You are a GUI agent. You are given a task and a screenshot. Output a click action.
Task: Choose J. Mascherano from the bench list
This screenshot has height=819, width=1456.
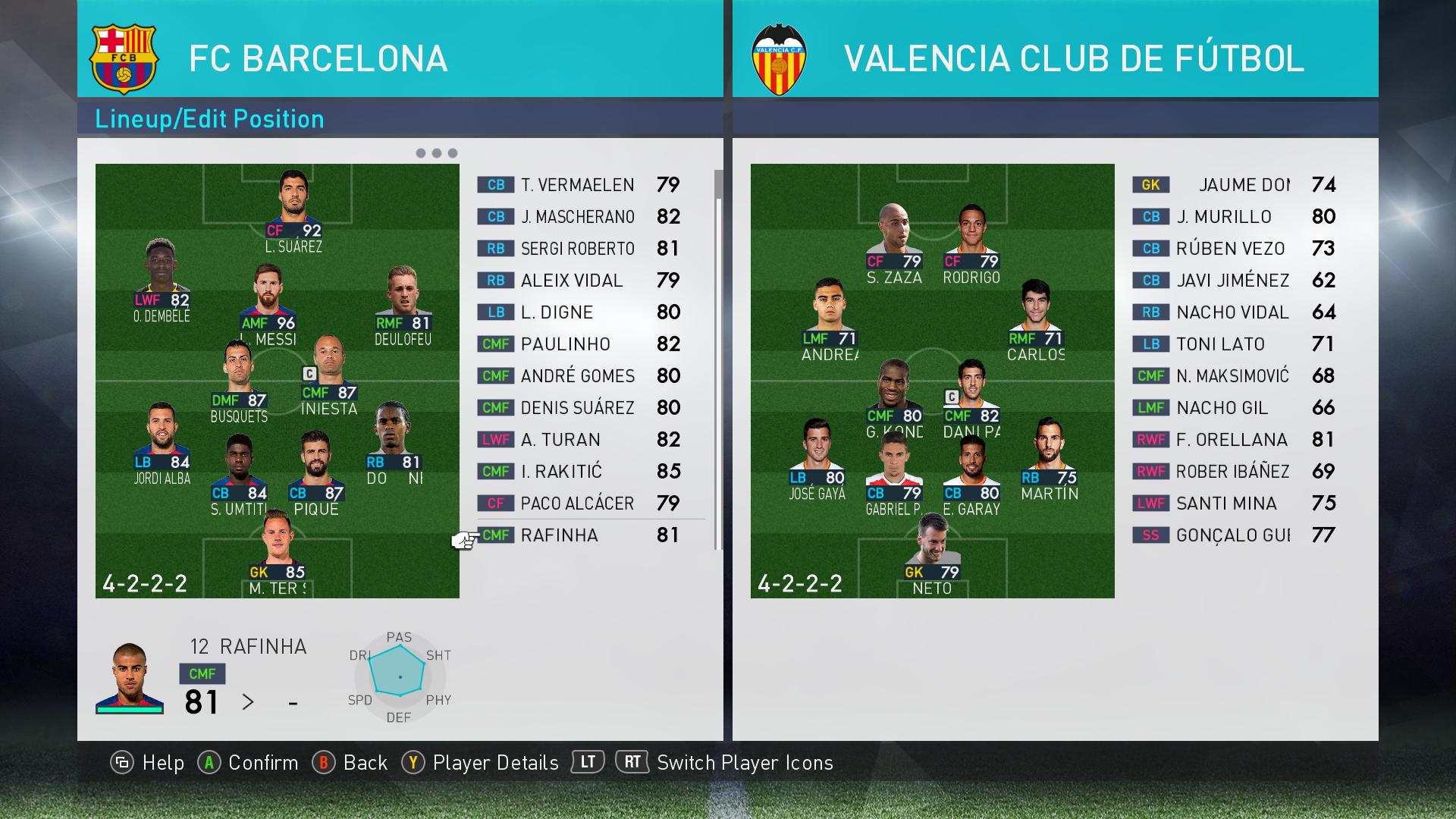[x=577, y=217]
